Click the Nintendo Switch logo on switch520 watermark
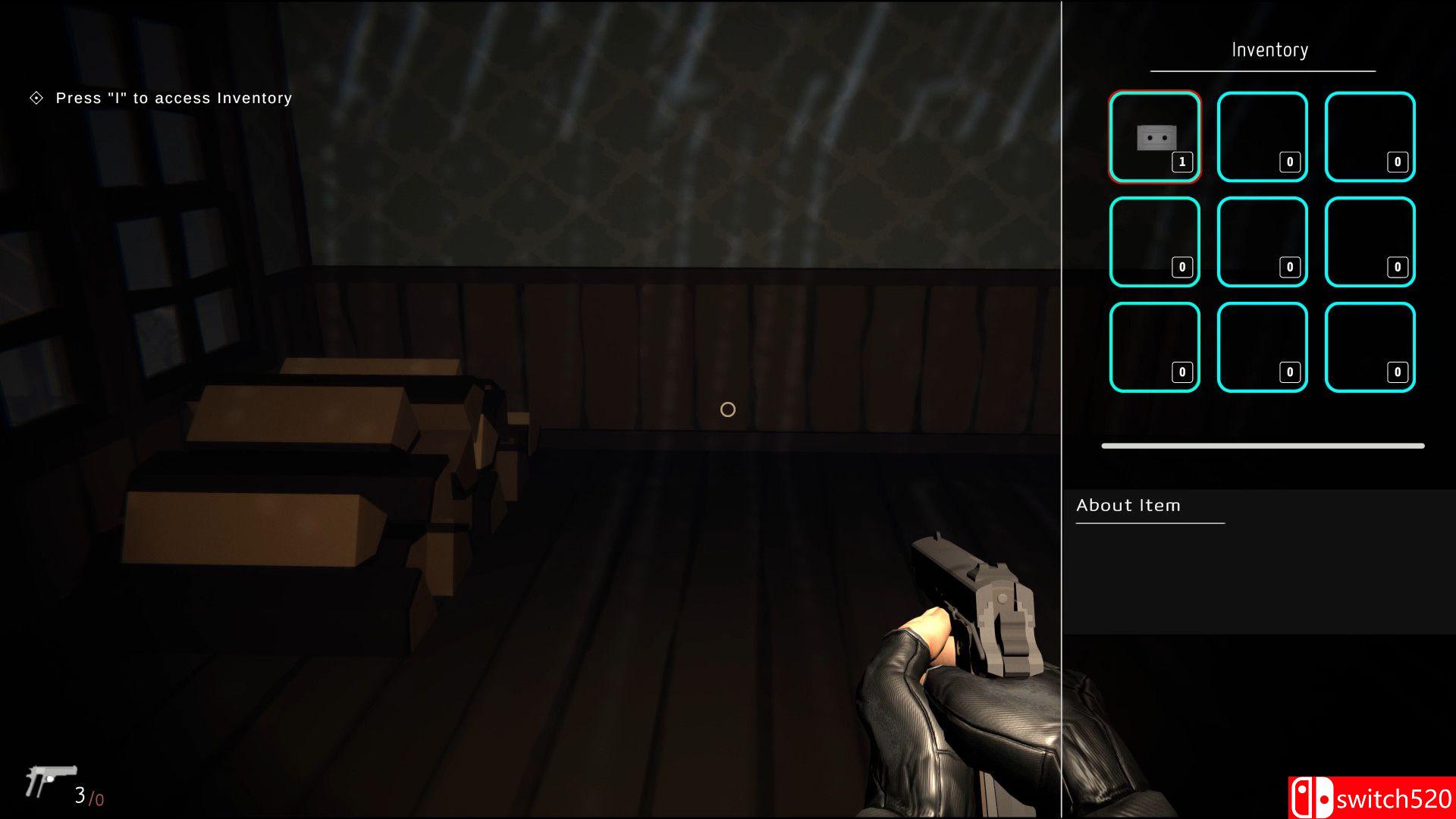This screenshot has width=1456, height=819. [1312, 796]
